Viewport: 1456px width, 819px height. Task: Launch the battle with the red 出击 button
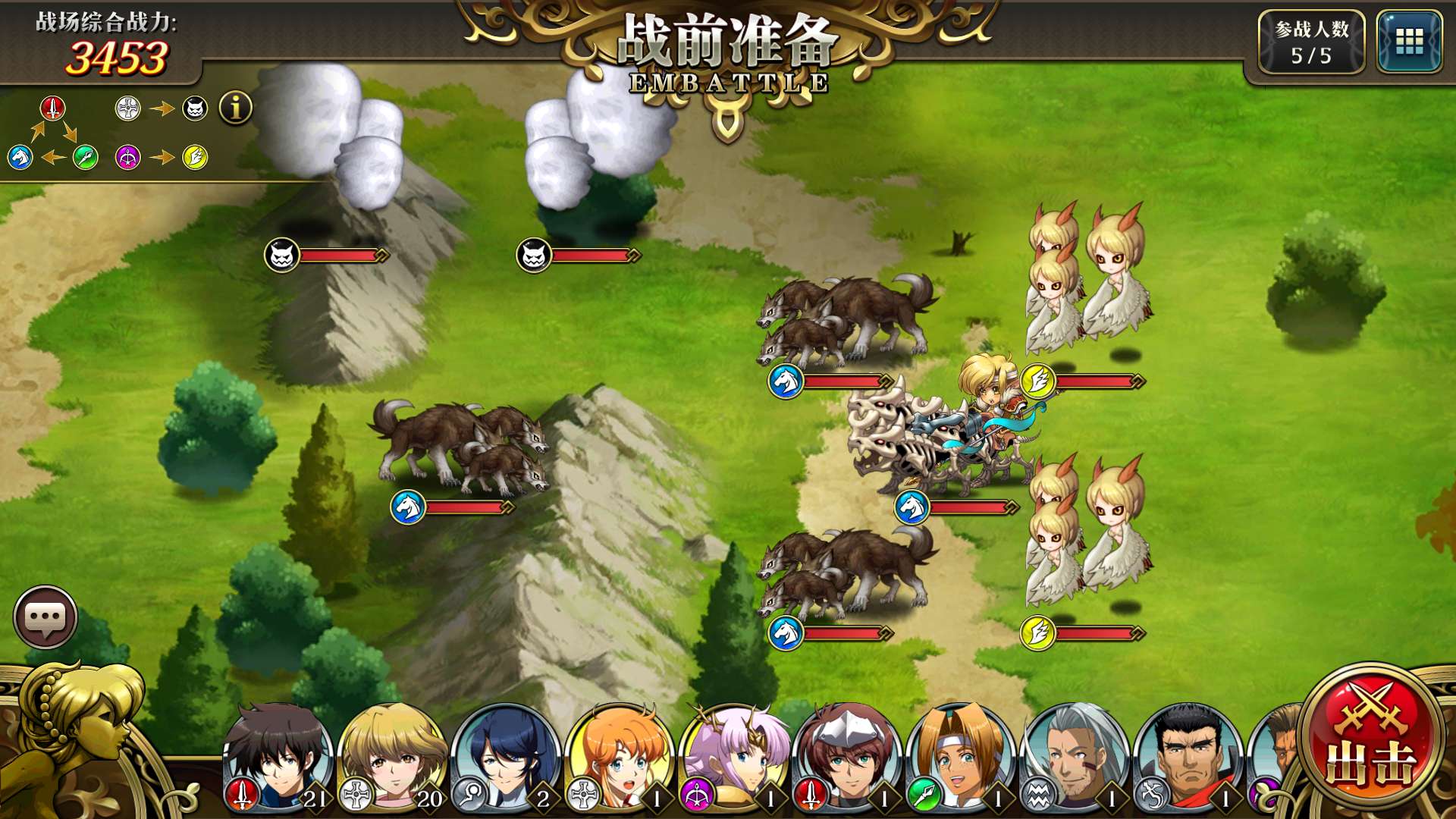pos(1371,740)
